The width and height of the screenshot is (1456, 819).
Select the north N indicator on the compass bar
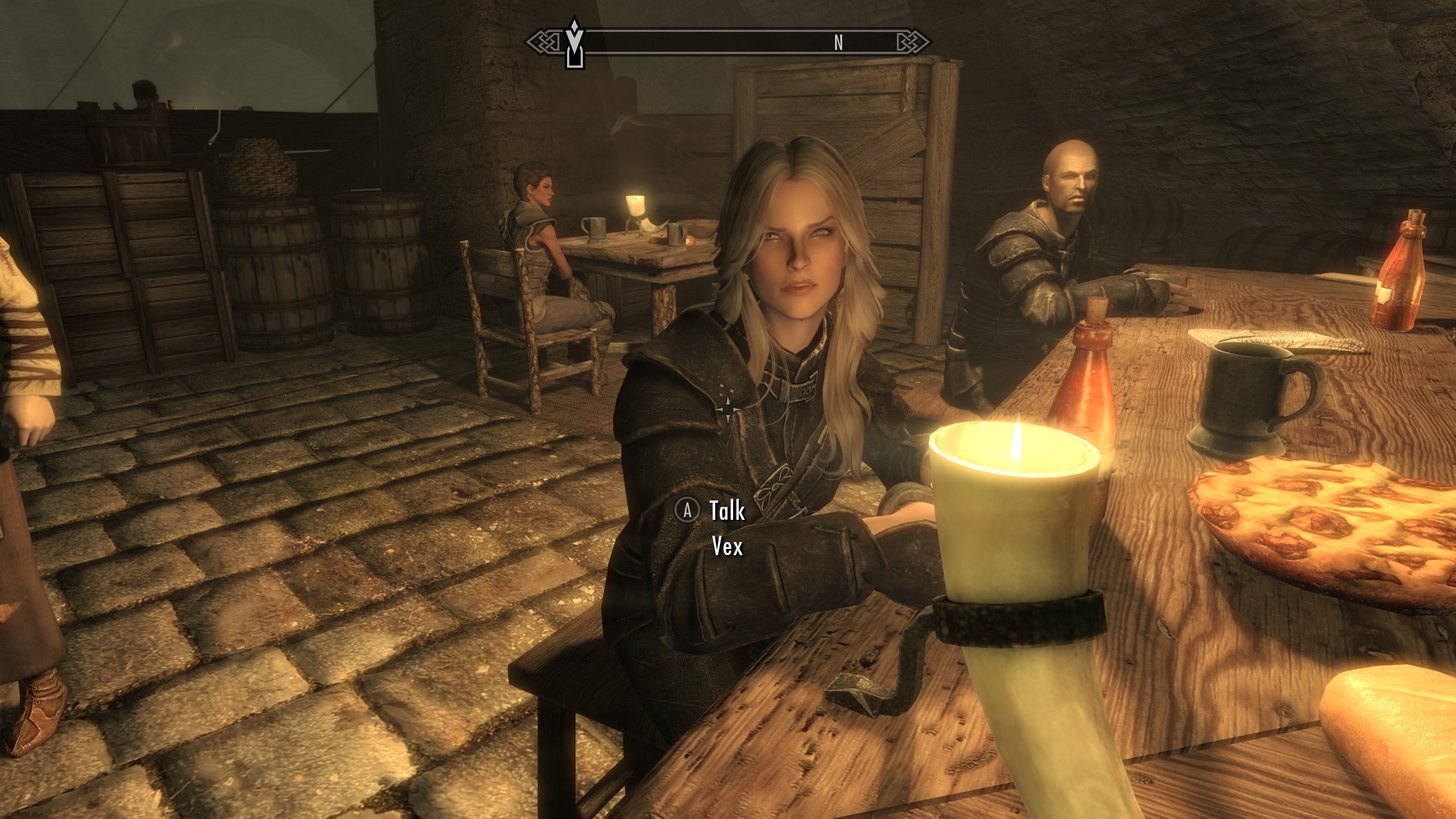[838, 43]
